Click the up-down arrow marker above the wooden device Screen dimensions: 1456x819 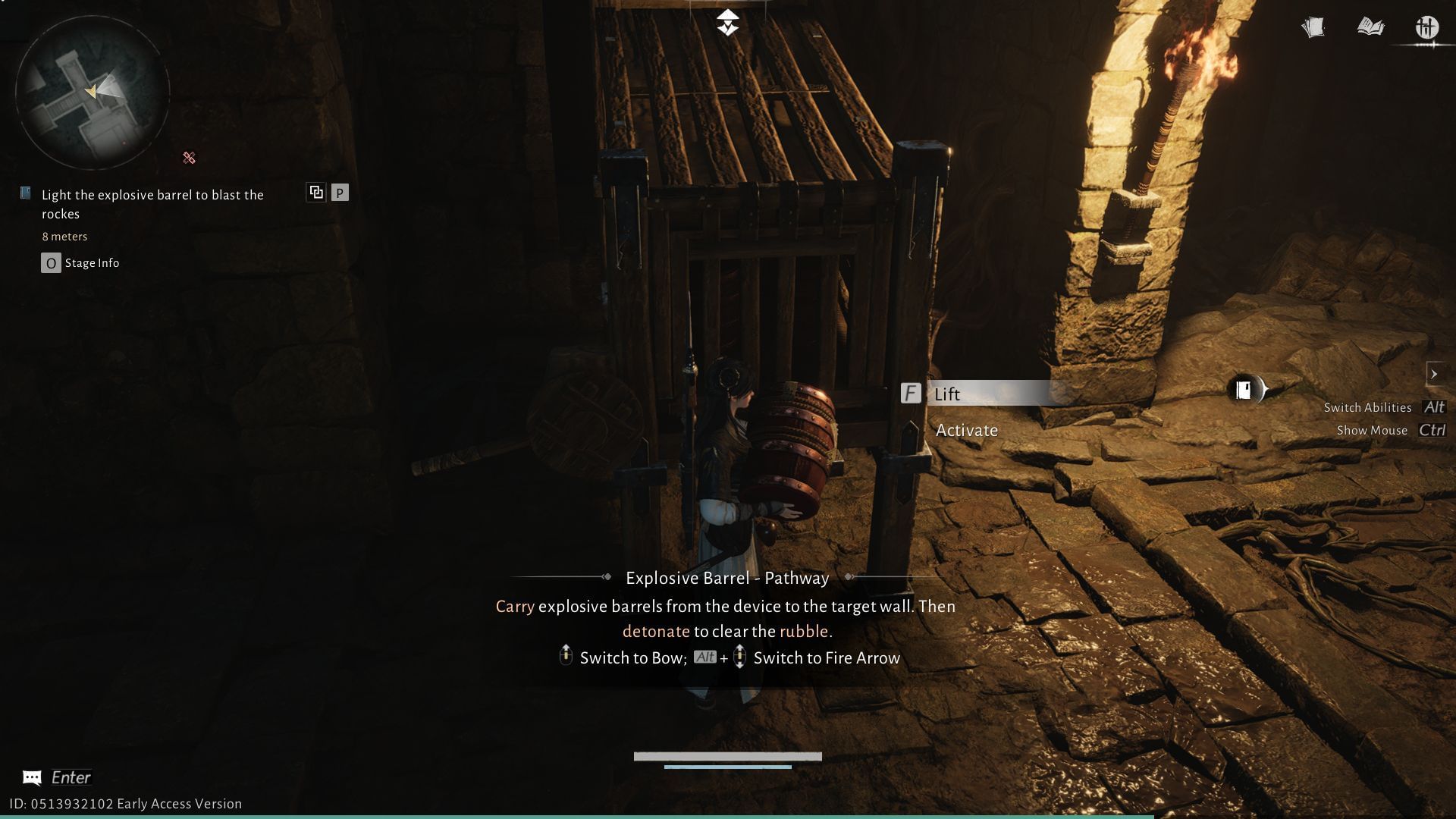(x=727, y=20)
